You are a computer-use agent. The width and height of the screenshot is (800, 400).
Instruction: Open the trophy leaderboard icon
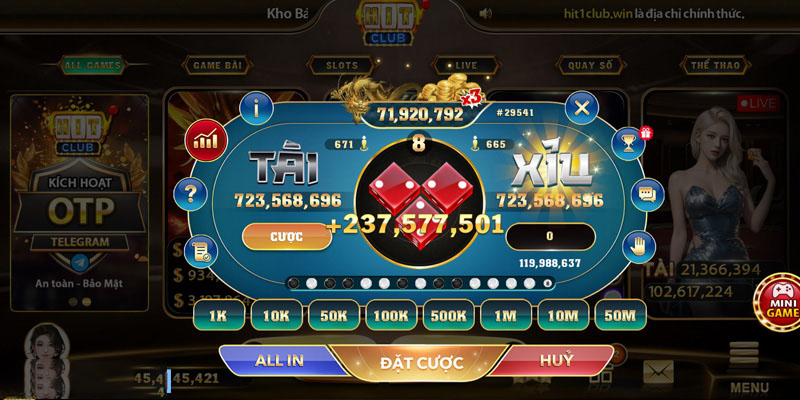(628, 142)
